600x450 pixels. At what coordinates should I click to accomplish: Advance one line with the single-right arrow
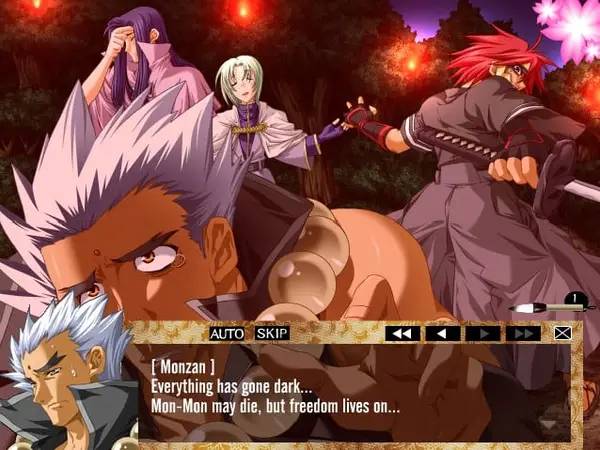click(x=482, y=333)
